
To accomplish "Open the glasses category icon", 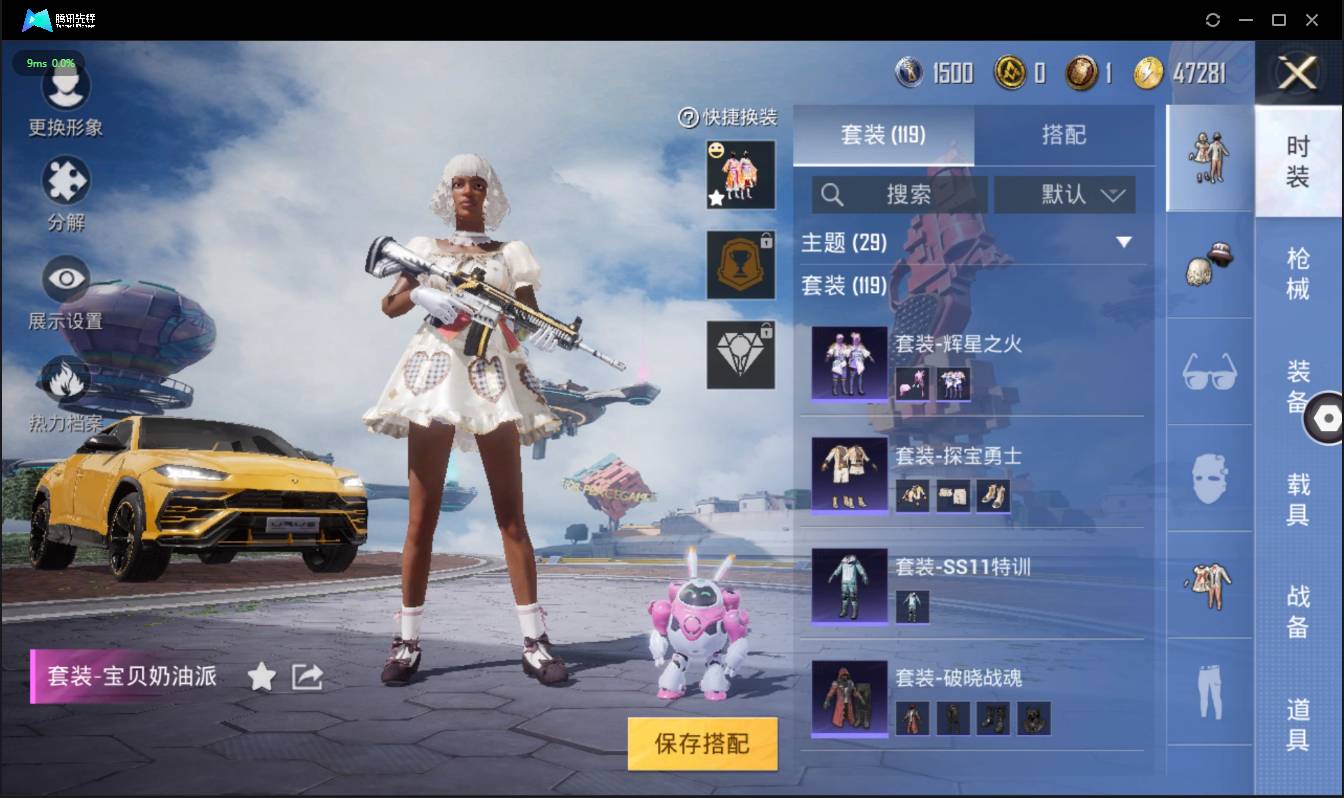I will point(1209,371).
